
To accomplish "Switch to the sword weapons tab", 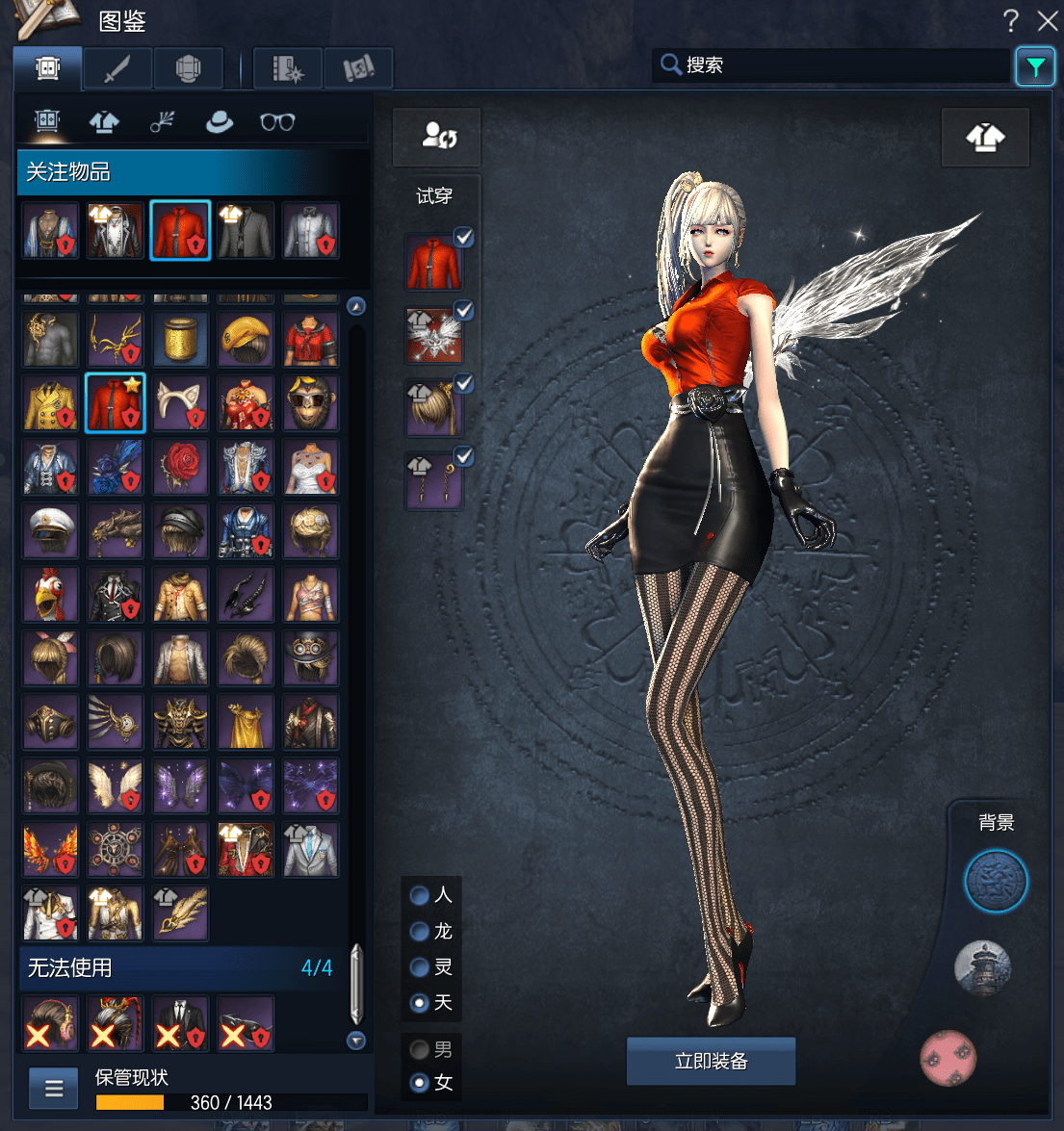I will coord(117,69).
